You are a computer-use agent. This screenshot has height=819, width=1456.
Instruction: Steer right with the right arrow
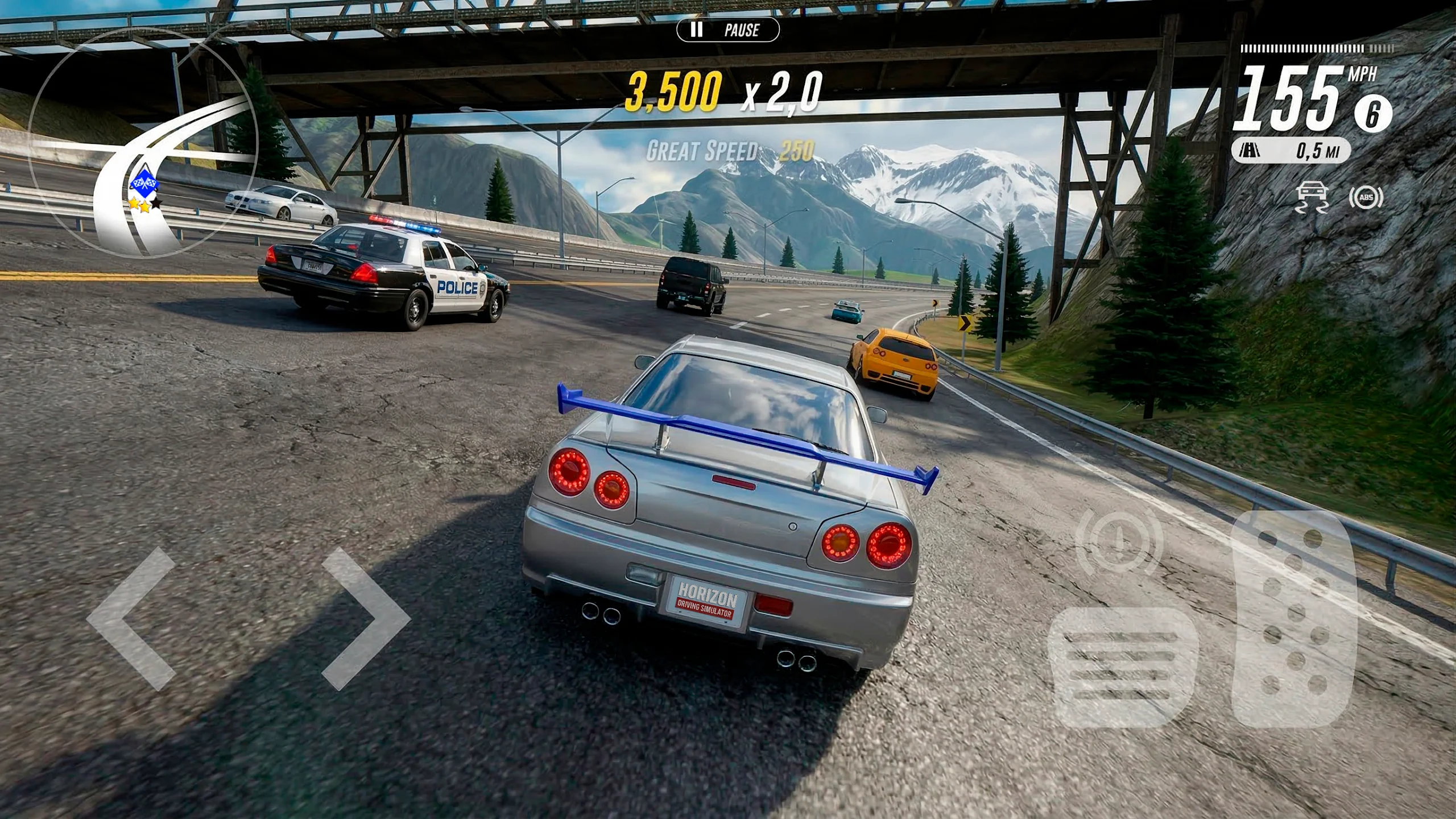coord(366,619)
